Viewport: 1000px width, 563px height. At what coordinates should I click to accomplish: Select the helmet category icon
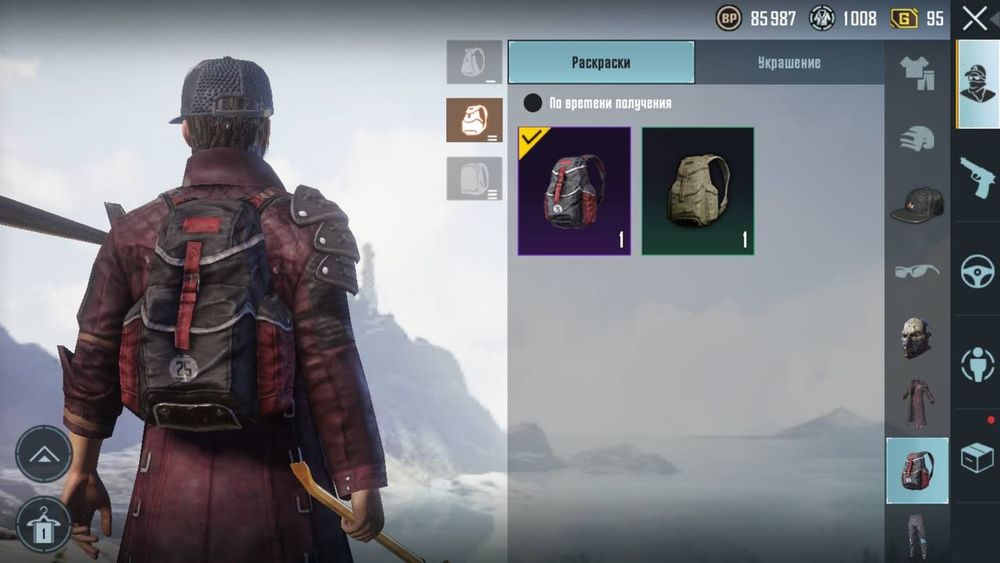[917, 138]
